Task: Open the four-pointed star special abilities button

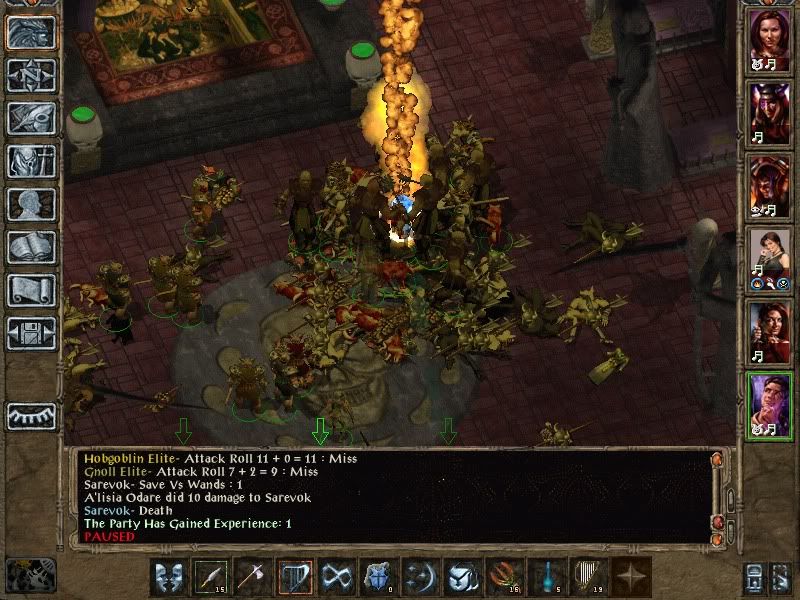Action: point(630,577)
